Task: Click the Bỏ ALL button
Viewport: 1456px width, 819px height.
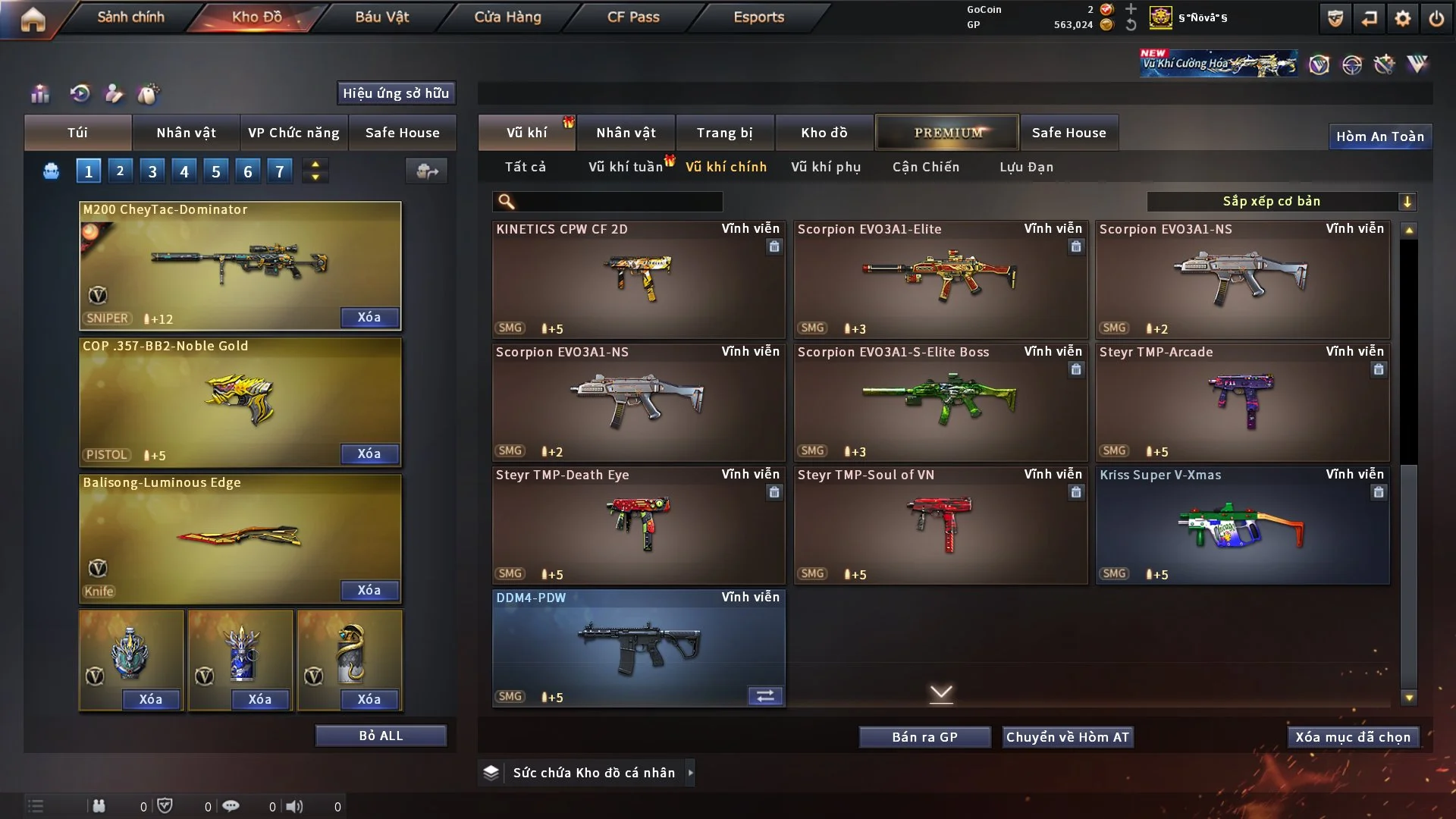Action: pos(381,736)
